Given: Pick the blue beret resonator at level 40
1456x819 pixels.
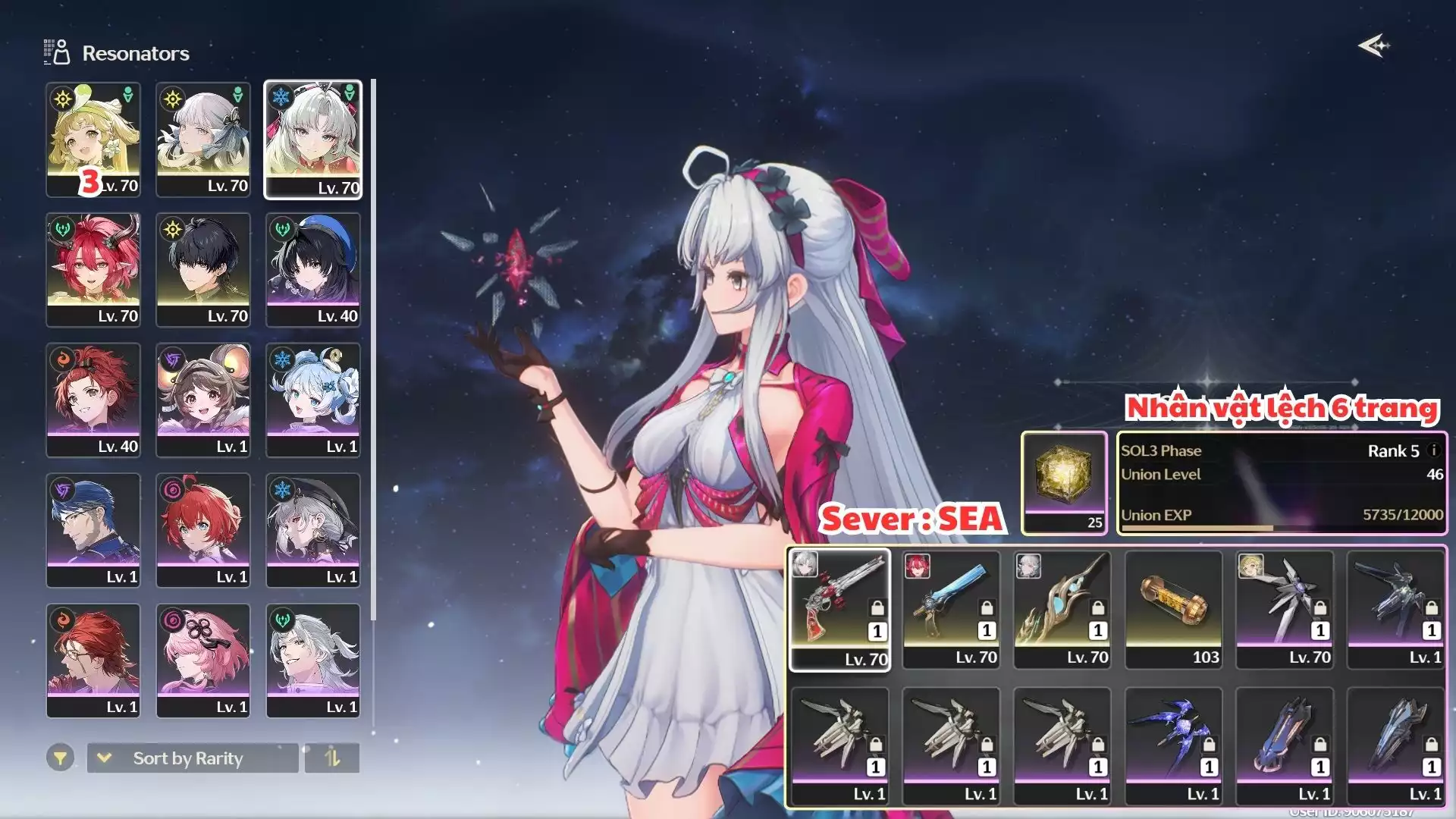Looking at the screenshot, I should click(x=313, y=270).
